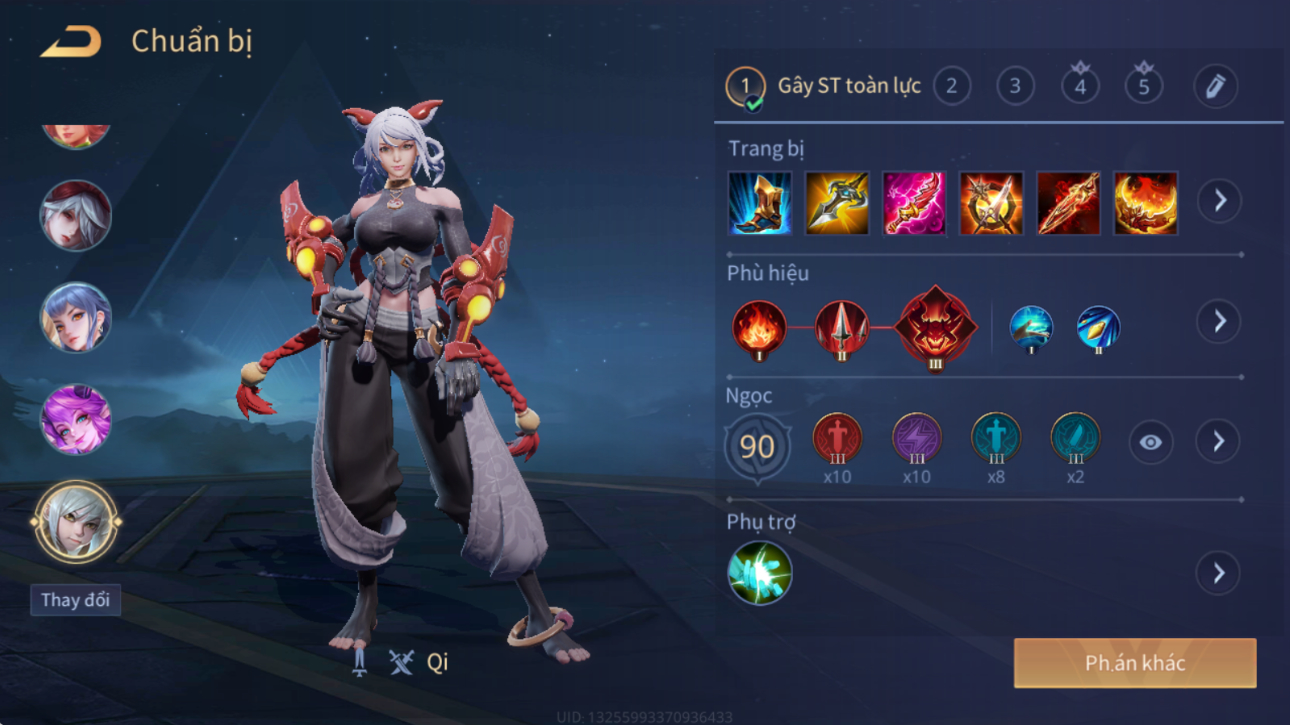Choose build preset 4

pos(1080,87)
